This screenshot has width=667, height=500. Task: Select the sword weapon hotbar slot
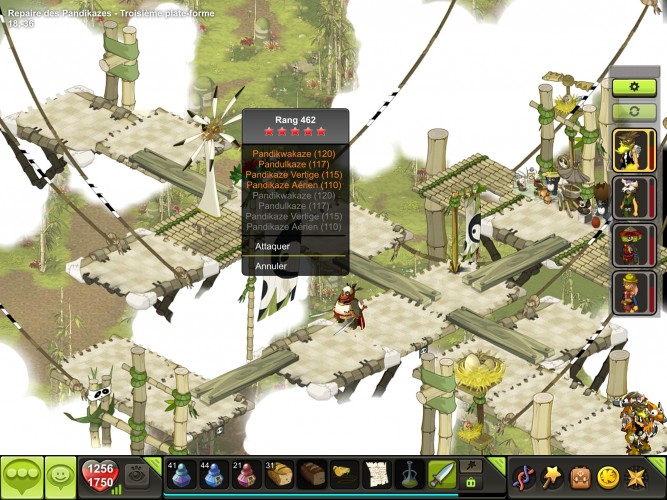(x=441, y=475)
